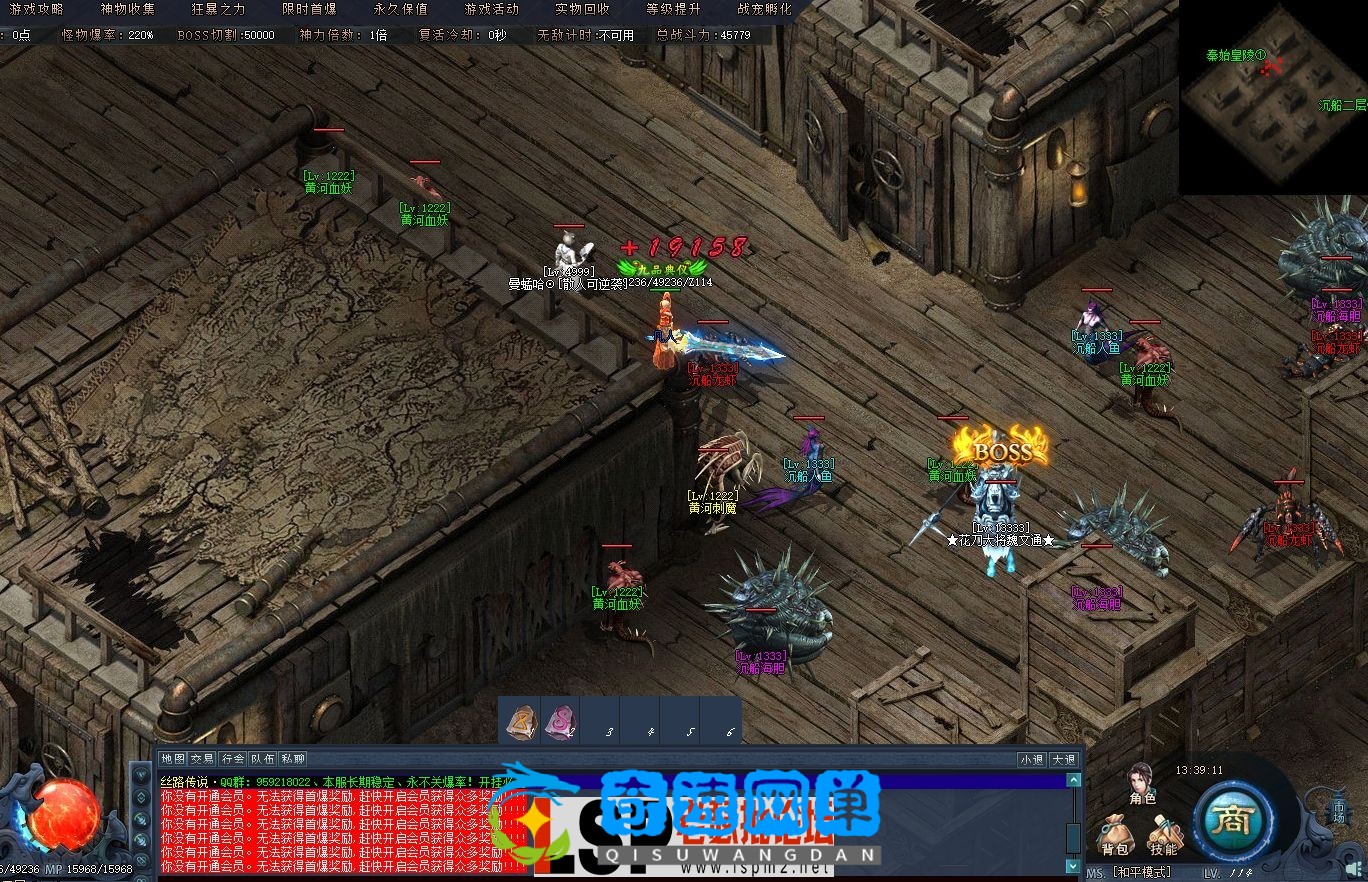The height and width of the screenshot is (882, 1368).
Task: Open the 战宠孵化 pet hatching menu
Action: 764,9
